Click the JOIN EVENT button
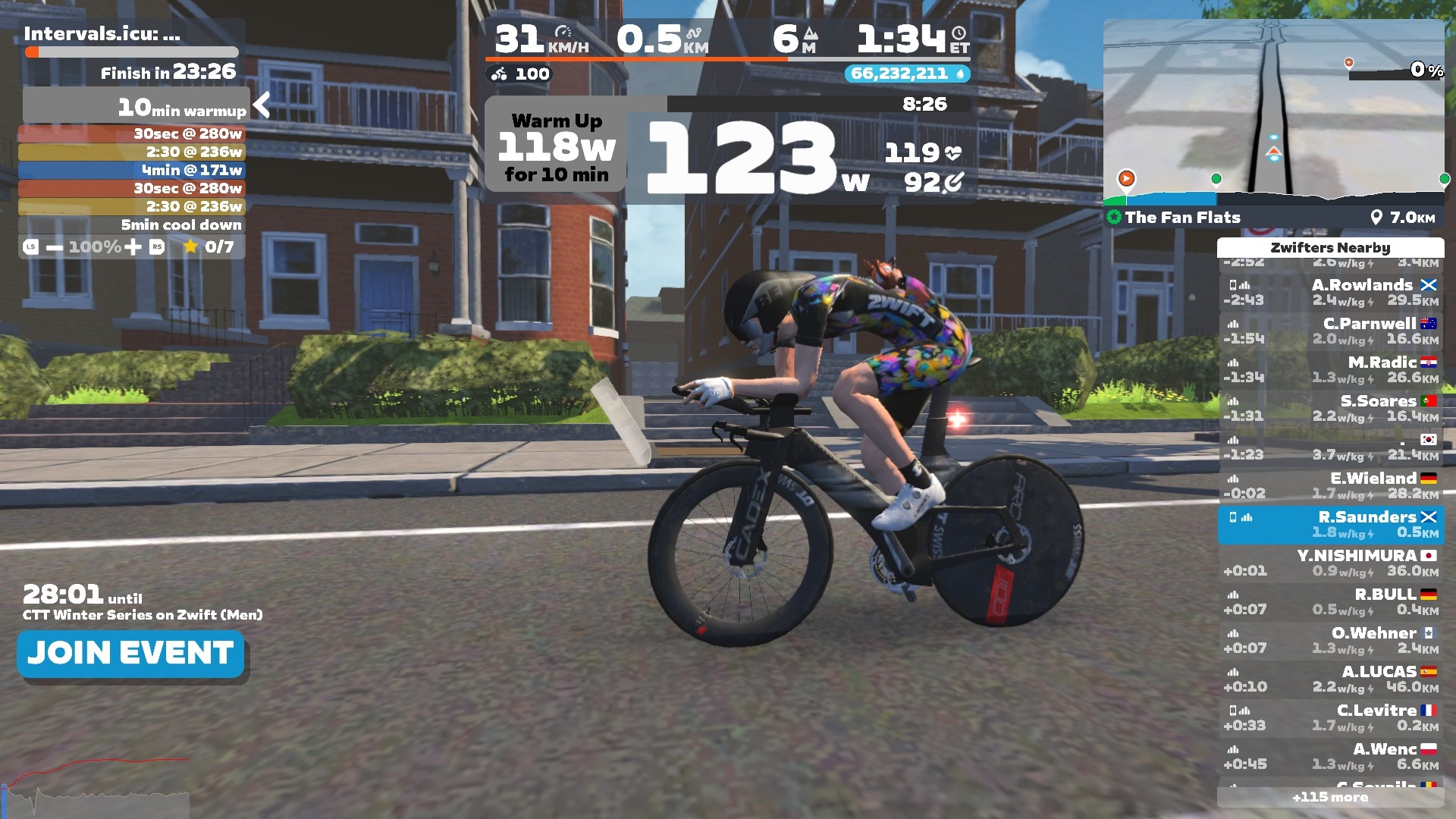The height and width of the screenshot is (819, 1456). click(x=130, y=653)
